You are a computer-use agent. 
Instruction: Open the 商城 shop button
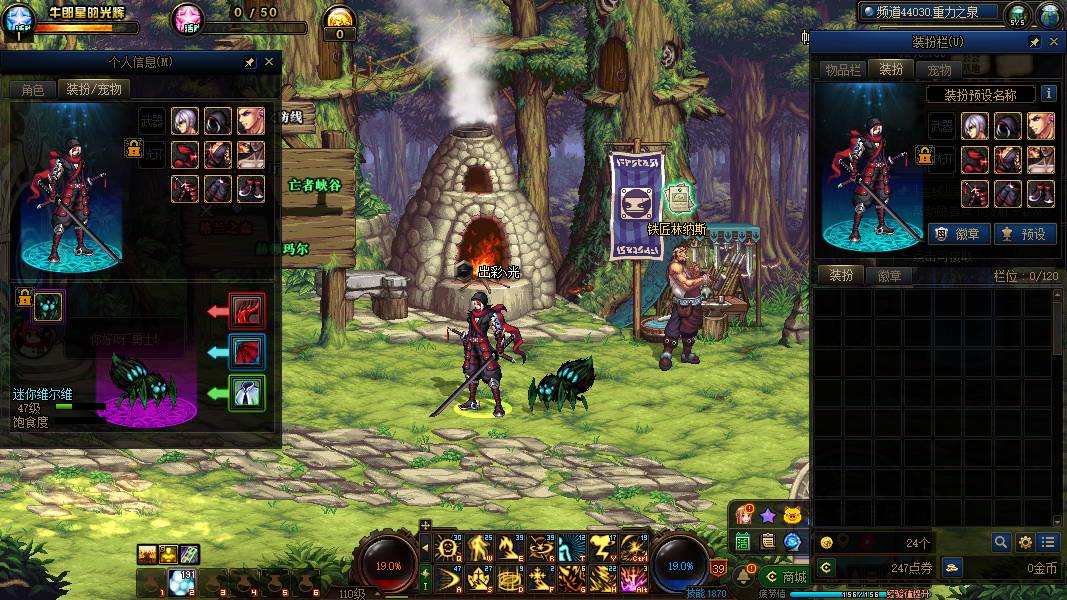tap(786, 577)
